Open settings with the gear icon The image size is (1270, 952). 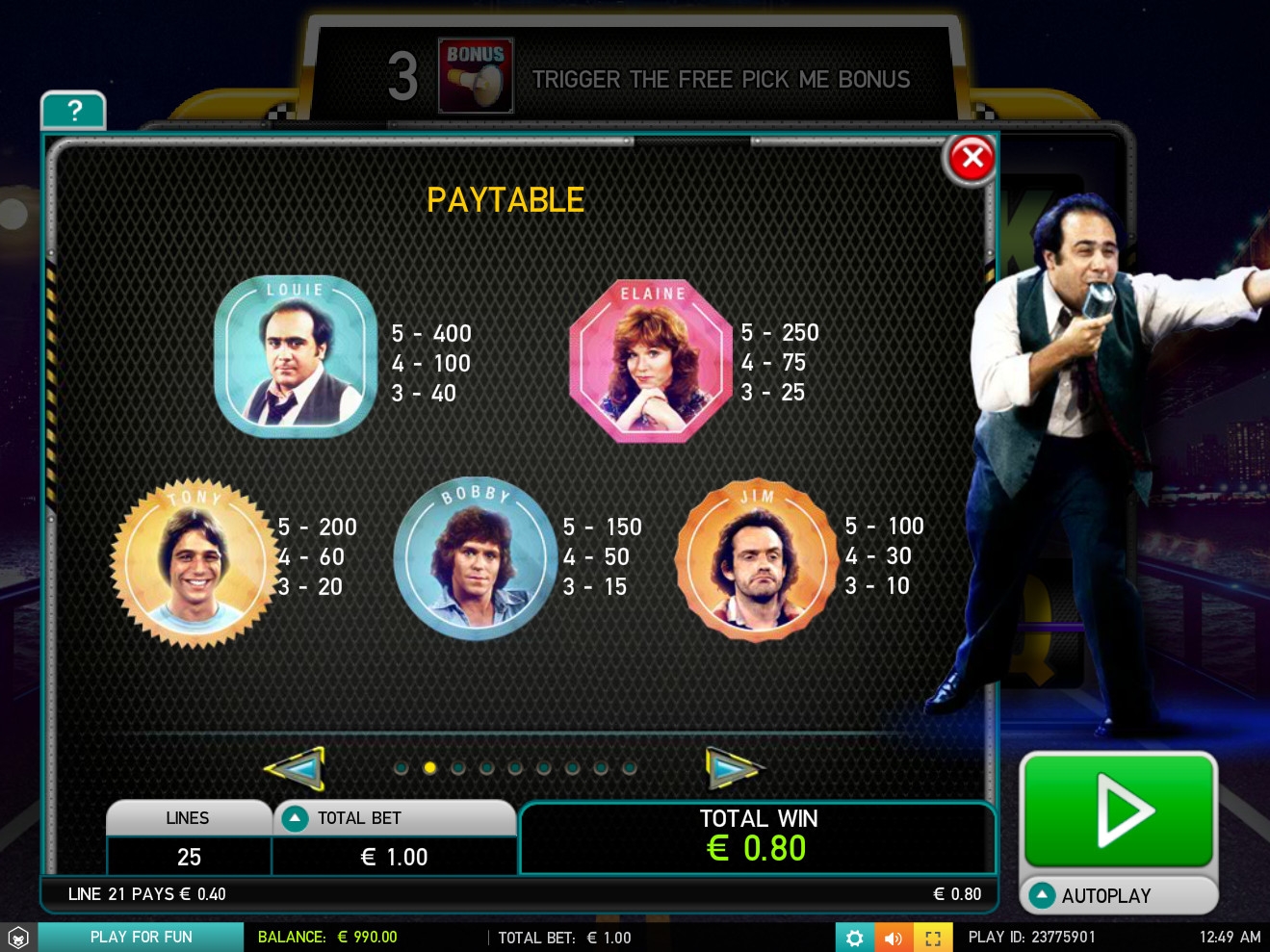pyautogui.click(x=854, y=938)
